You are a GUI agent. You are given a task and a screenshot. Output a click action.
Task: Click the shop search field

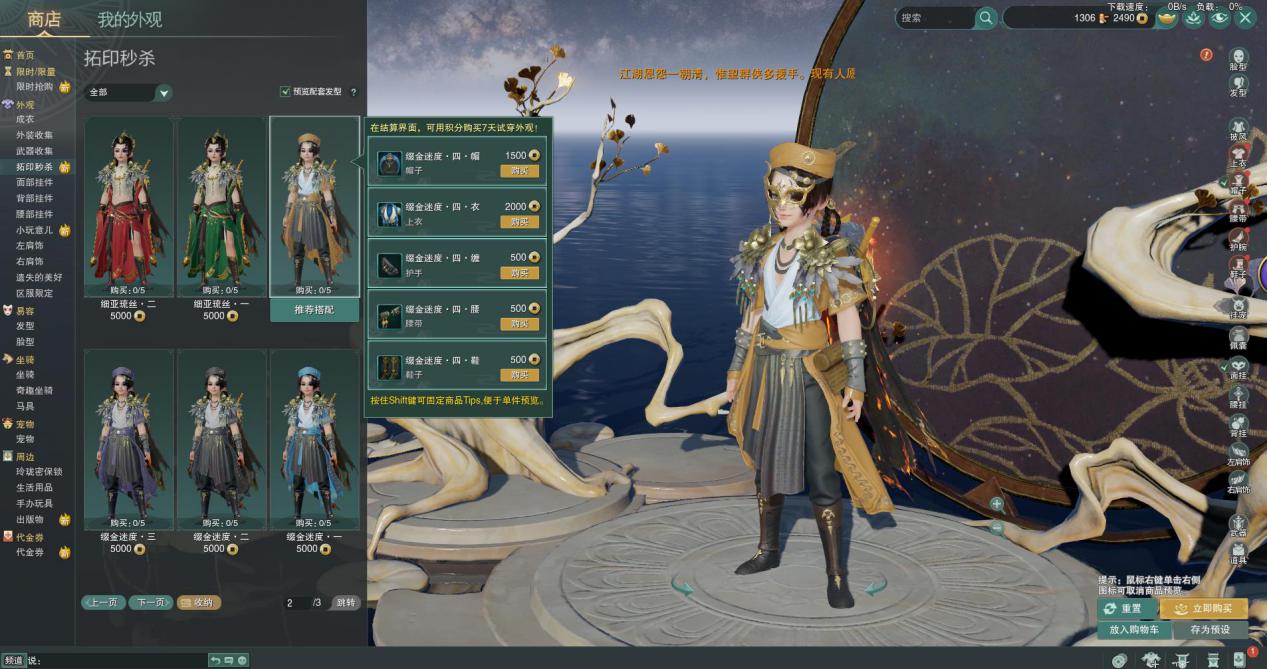935,18
